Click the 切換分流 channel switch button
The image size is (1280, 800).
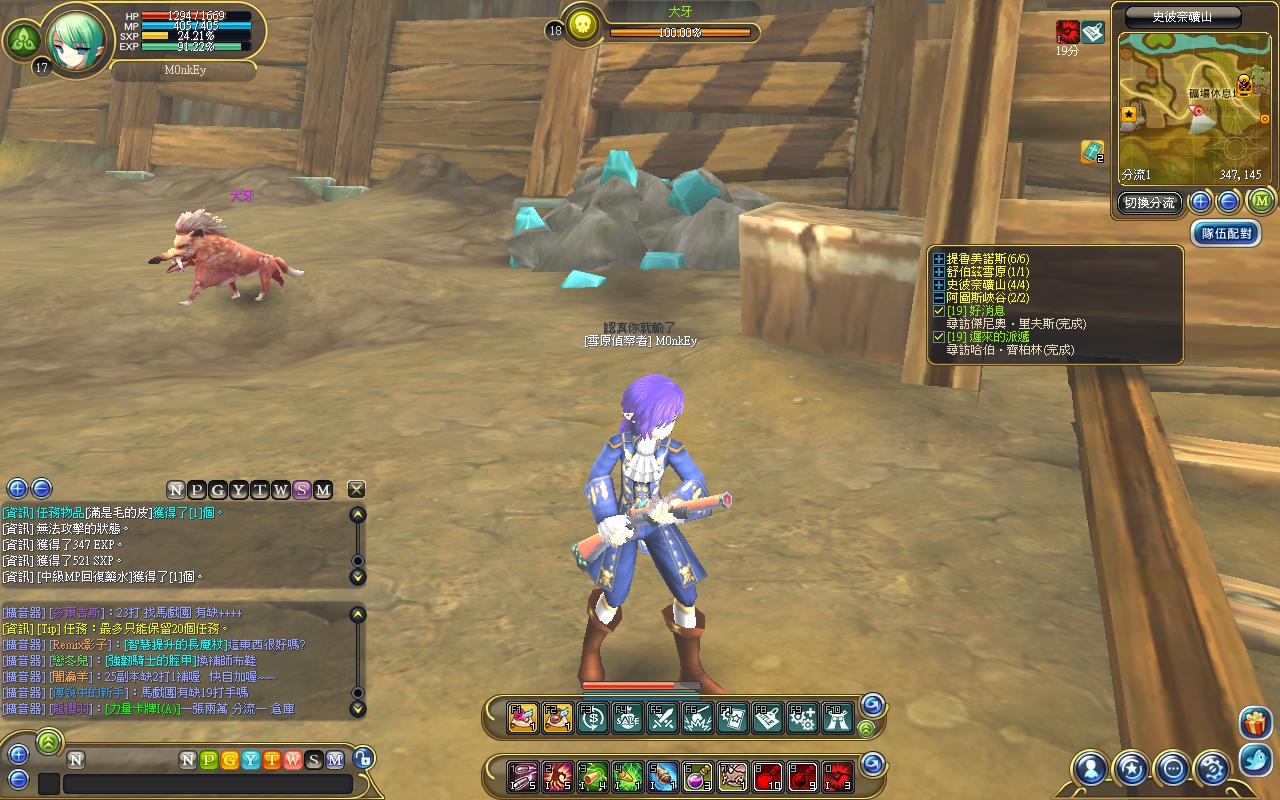[1149, 203]
